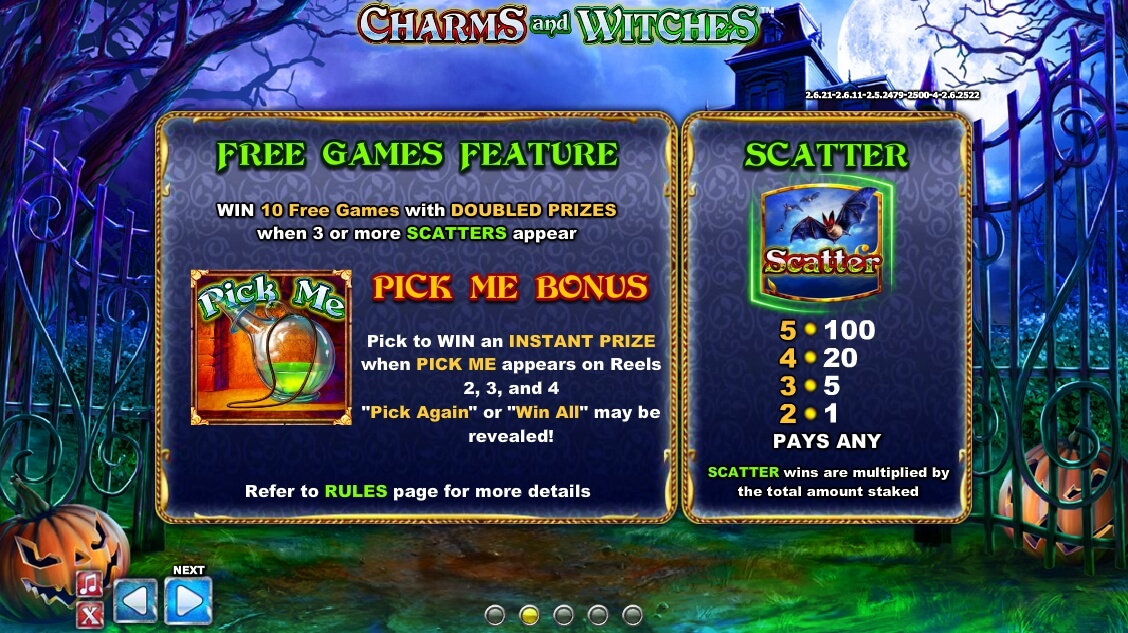This screenshot has height=633, width=1128.
Task: Jump to the first page indicator dot
Action: point(494,614)
